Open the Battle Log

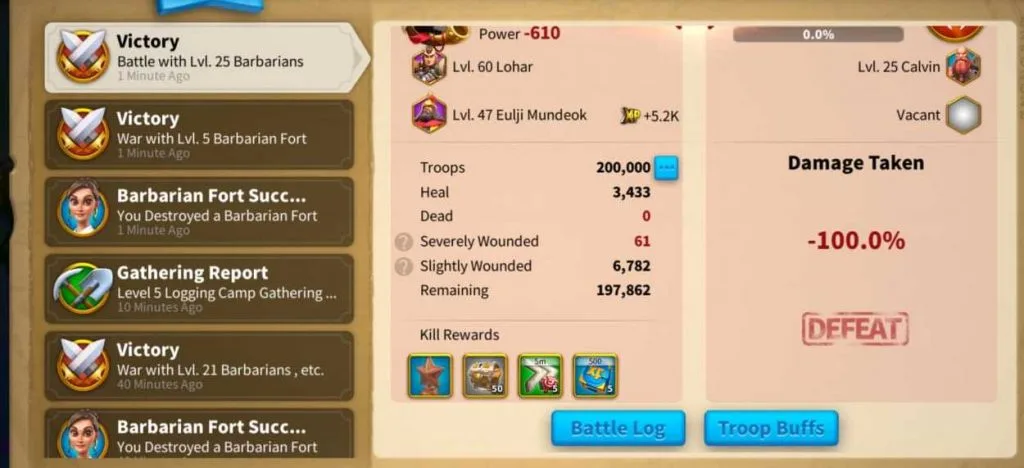pos(618,429)
